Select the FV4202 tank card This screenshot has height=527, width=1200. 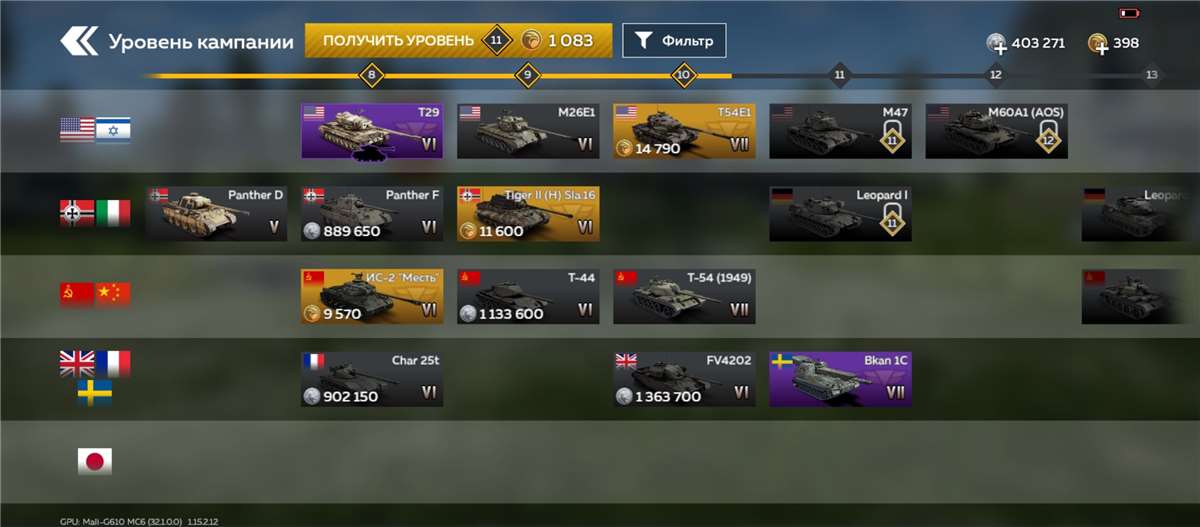(684, 379)
